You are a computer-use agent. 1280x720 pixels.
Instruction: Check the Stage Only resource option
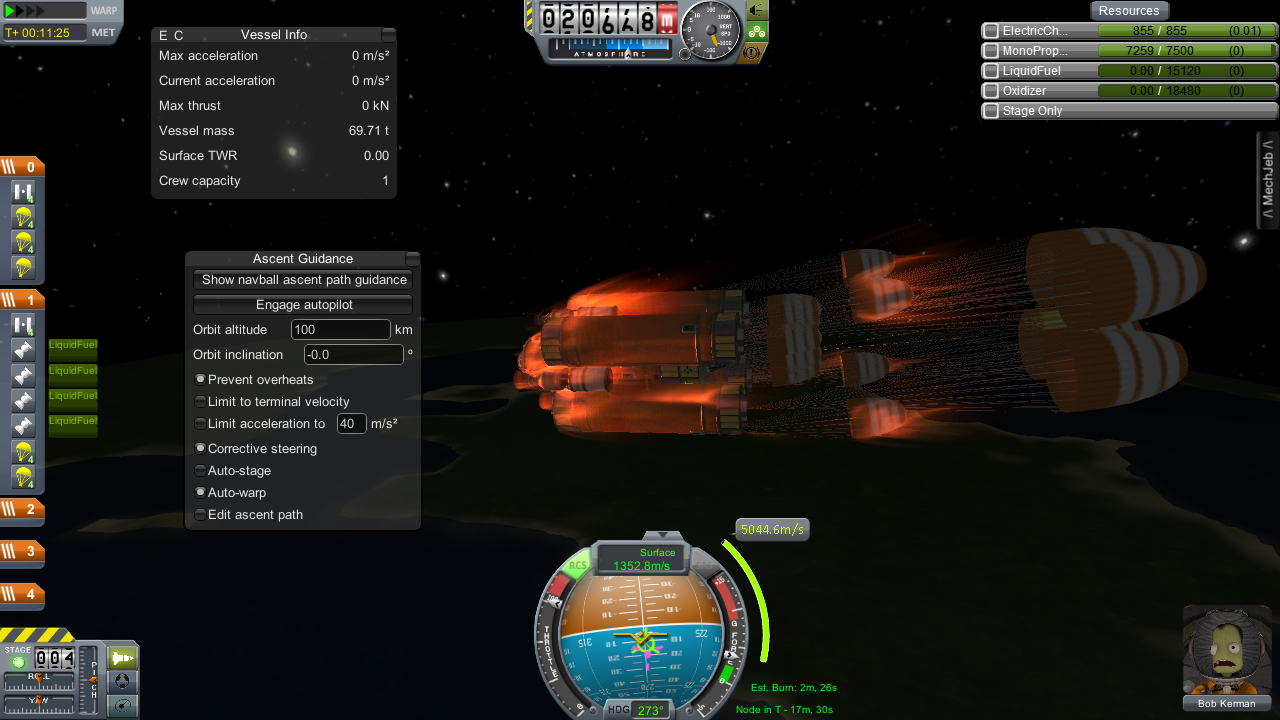(991, 111)
